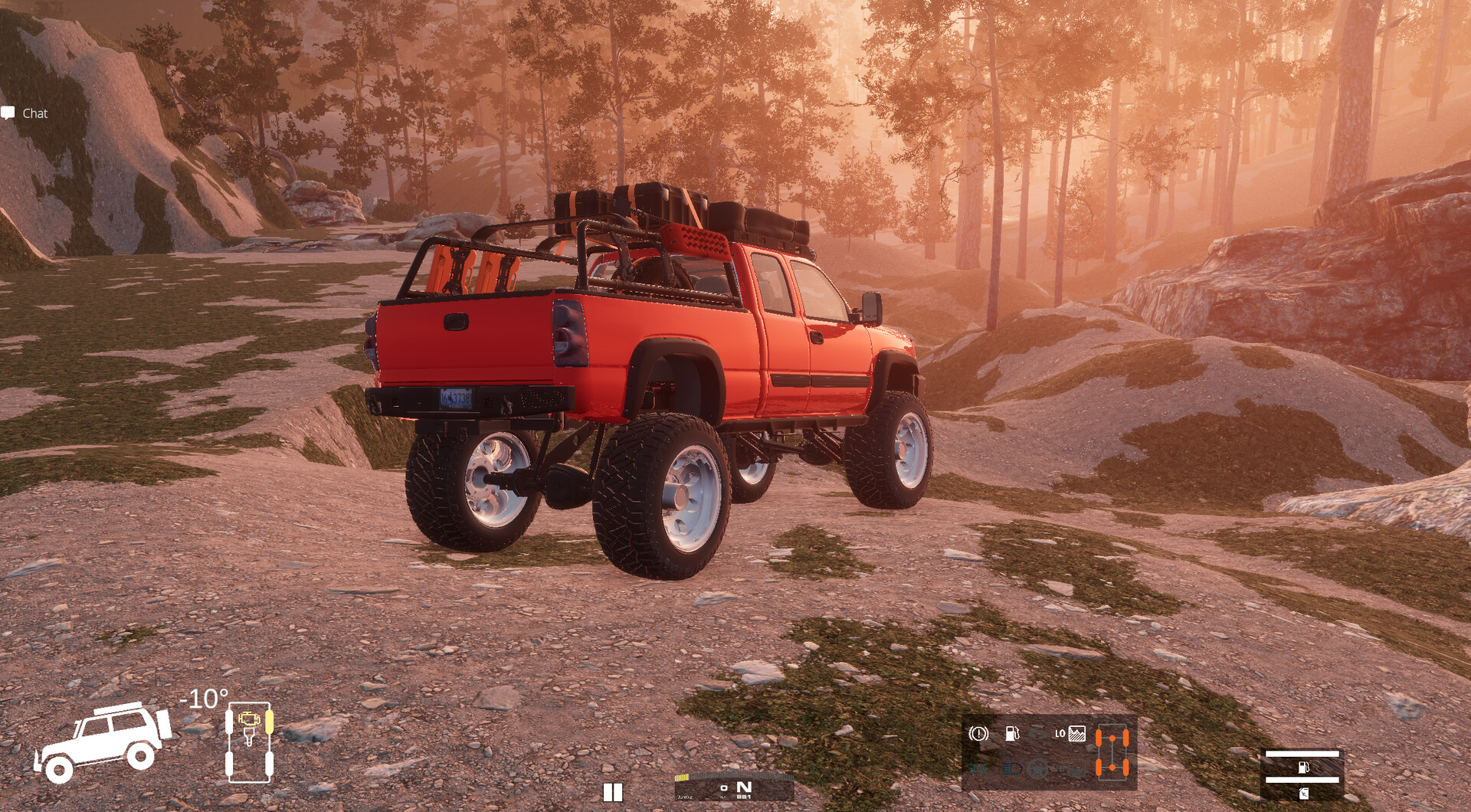Open the vehicle damage diagram
The height and width of the screenshot is (812, 1471).
coord(249,742)
